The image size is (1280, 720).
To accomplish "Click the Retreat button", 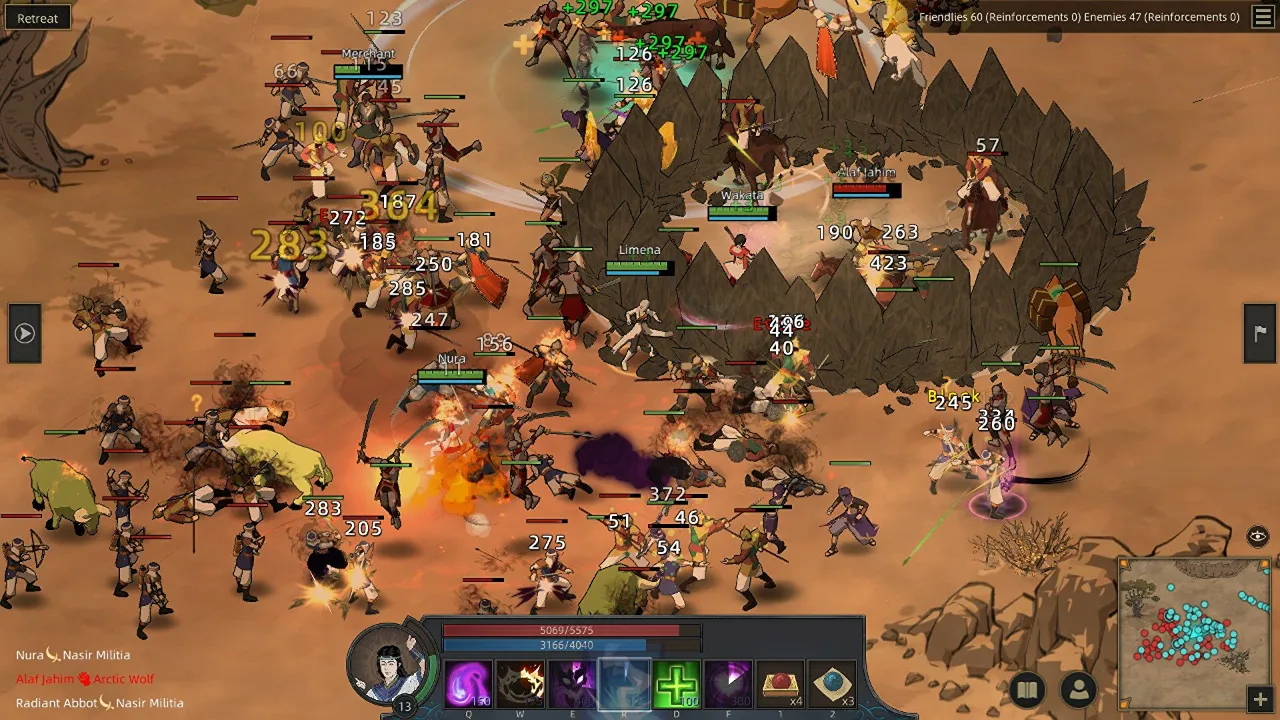I will pos(37,18).
